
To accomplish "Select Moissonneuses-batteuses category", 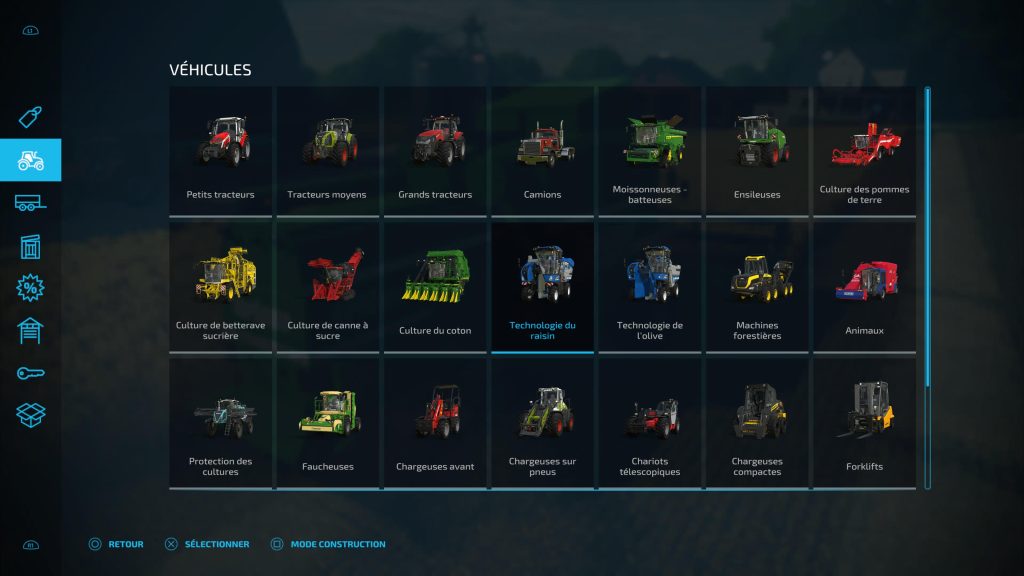I will point(650,150).
